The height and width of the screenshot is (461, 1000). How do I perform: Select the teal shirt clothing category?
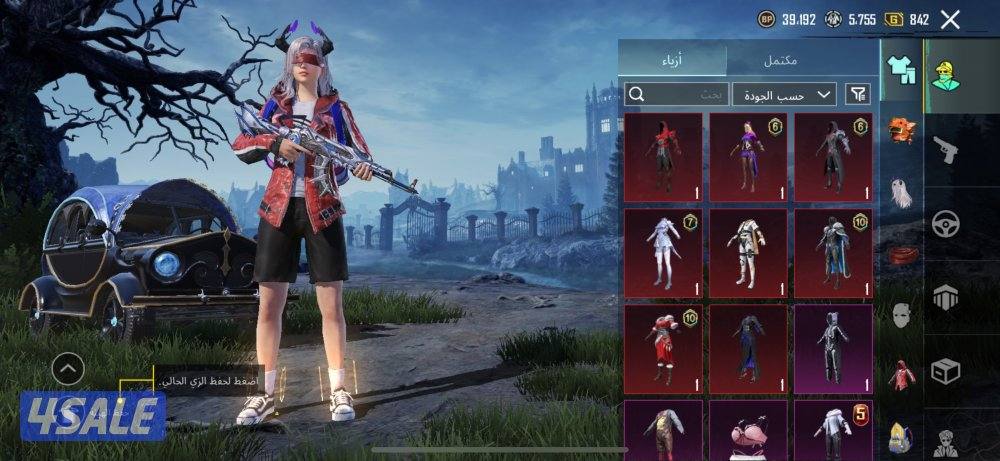click(x=902, y=70)
